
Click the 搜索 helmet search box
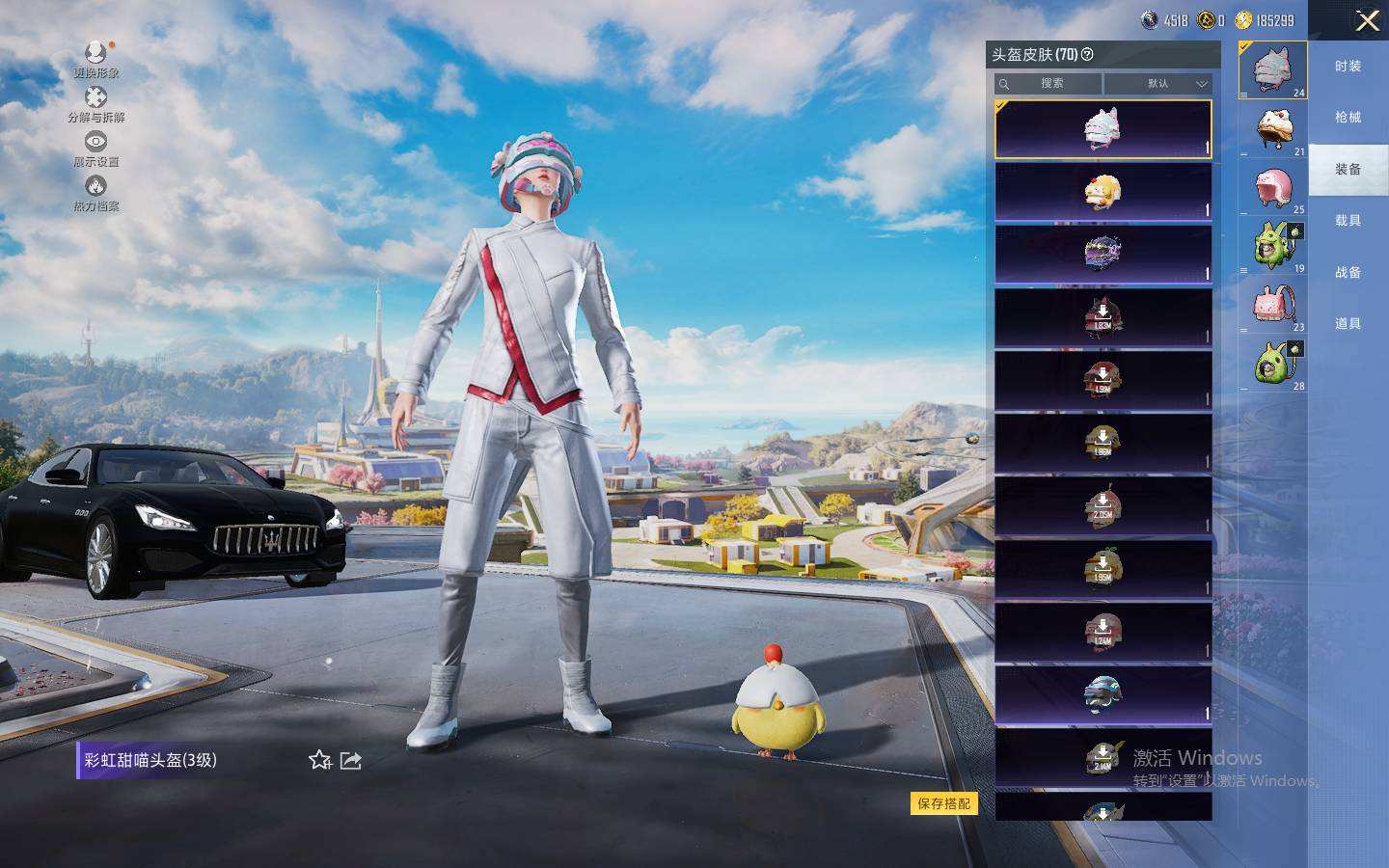(1049, 84)
